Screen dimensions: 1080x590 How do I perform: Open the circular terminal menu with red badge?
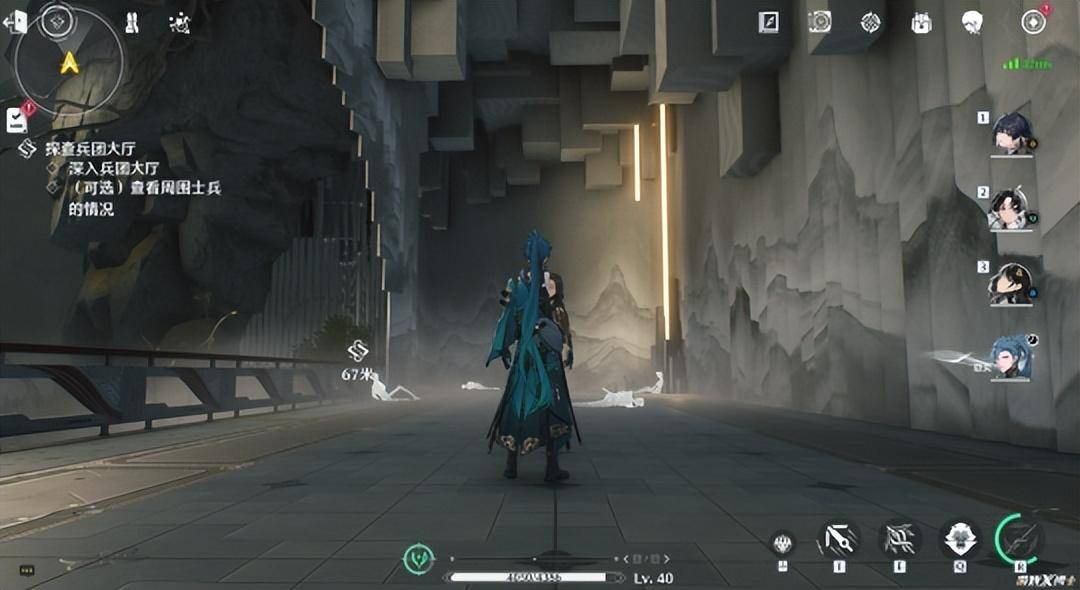[x=1033, y=22]
